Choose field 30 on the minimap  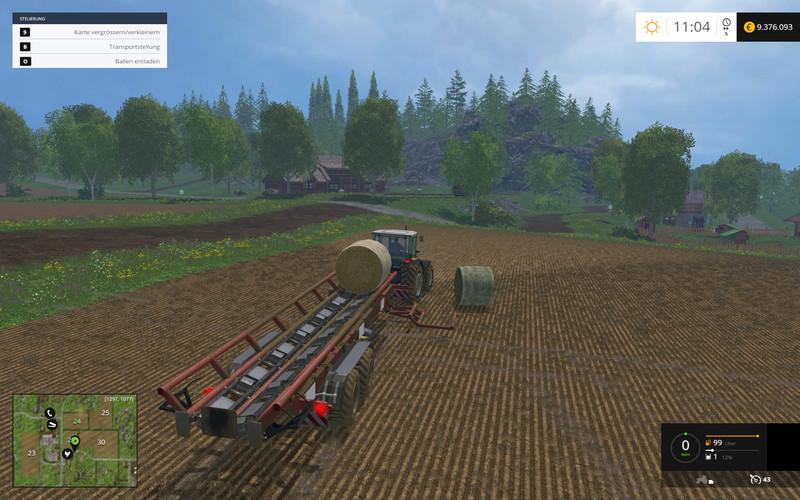(x=100, y=441)
